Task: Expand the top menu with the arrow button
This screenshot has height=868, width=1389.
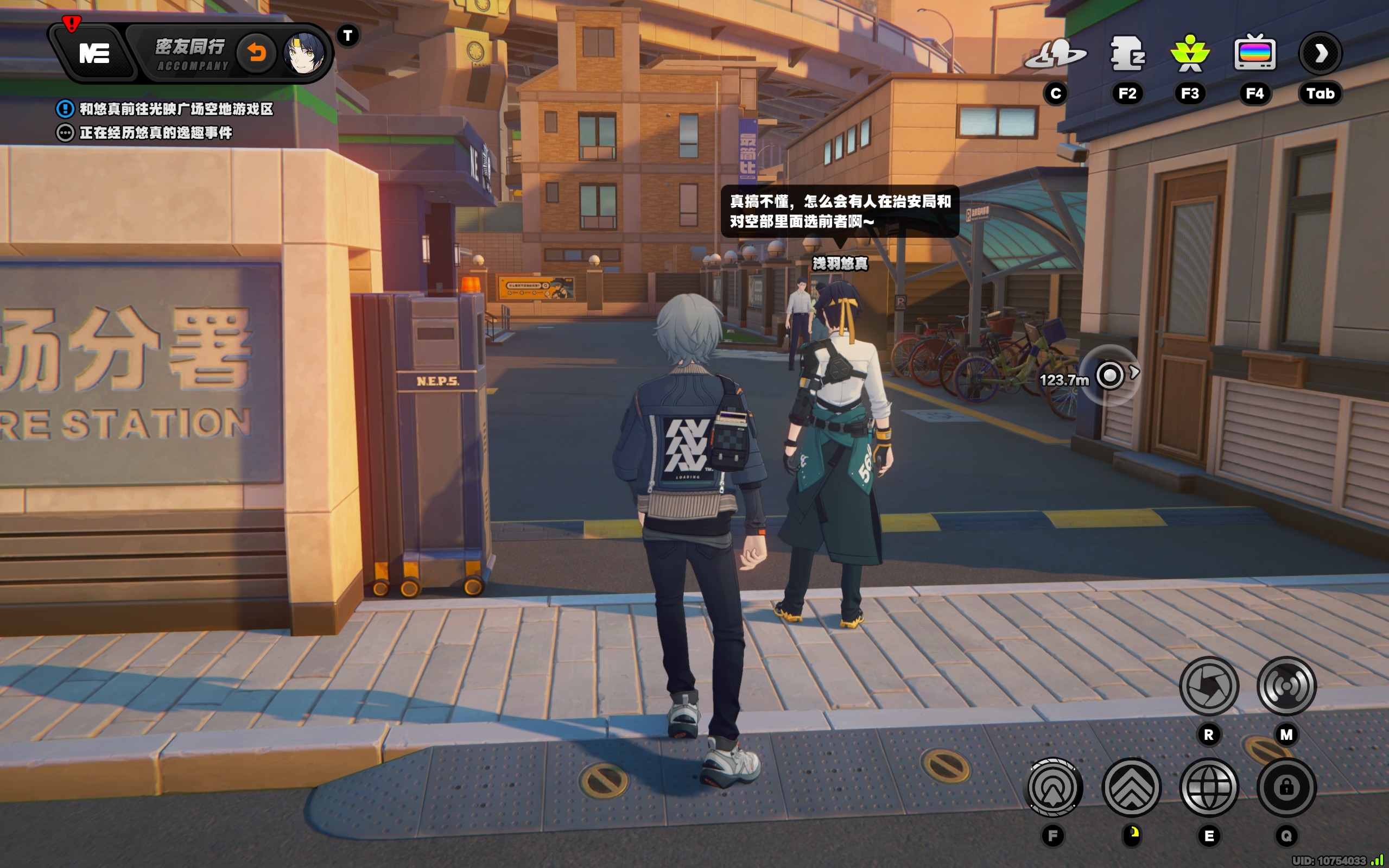Action: click(1320, 54)
